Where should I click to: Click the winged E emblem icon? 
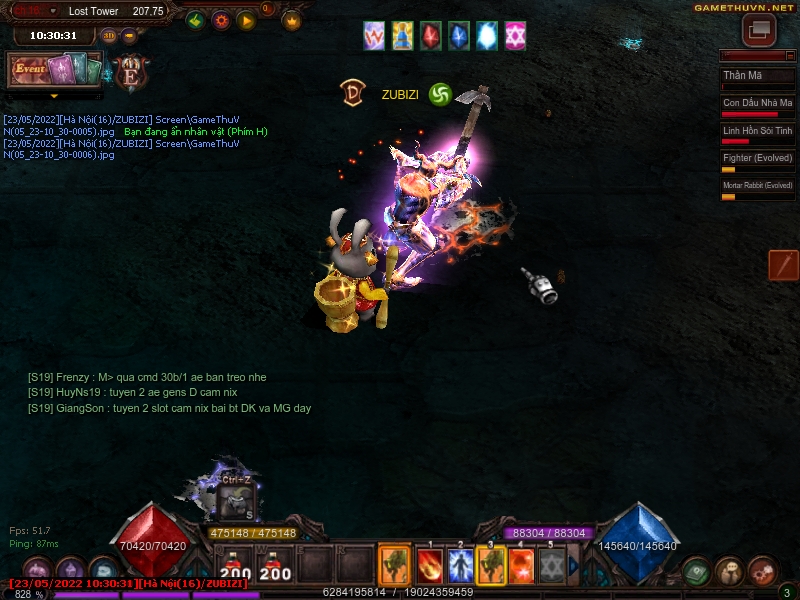[x=131, y=73]
